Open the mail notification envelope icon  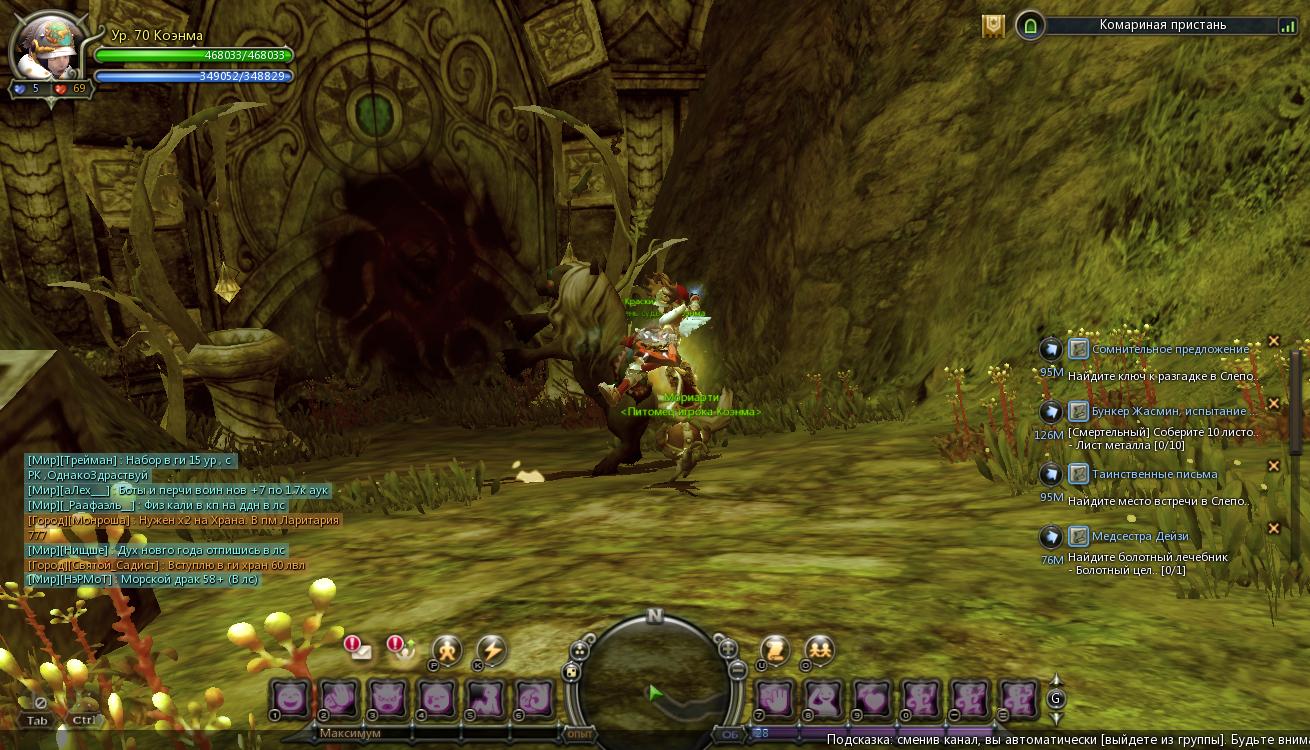point(358,648)
